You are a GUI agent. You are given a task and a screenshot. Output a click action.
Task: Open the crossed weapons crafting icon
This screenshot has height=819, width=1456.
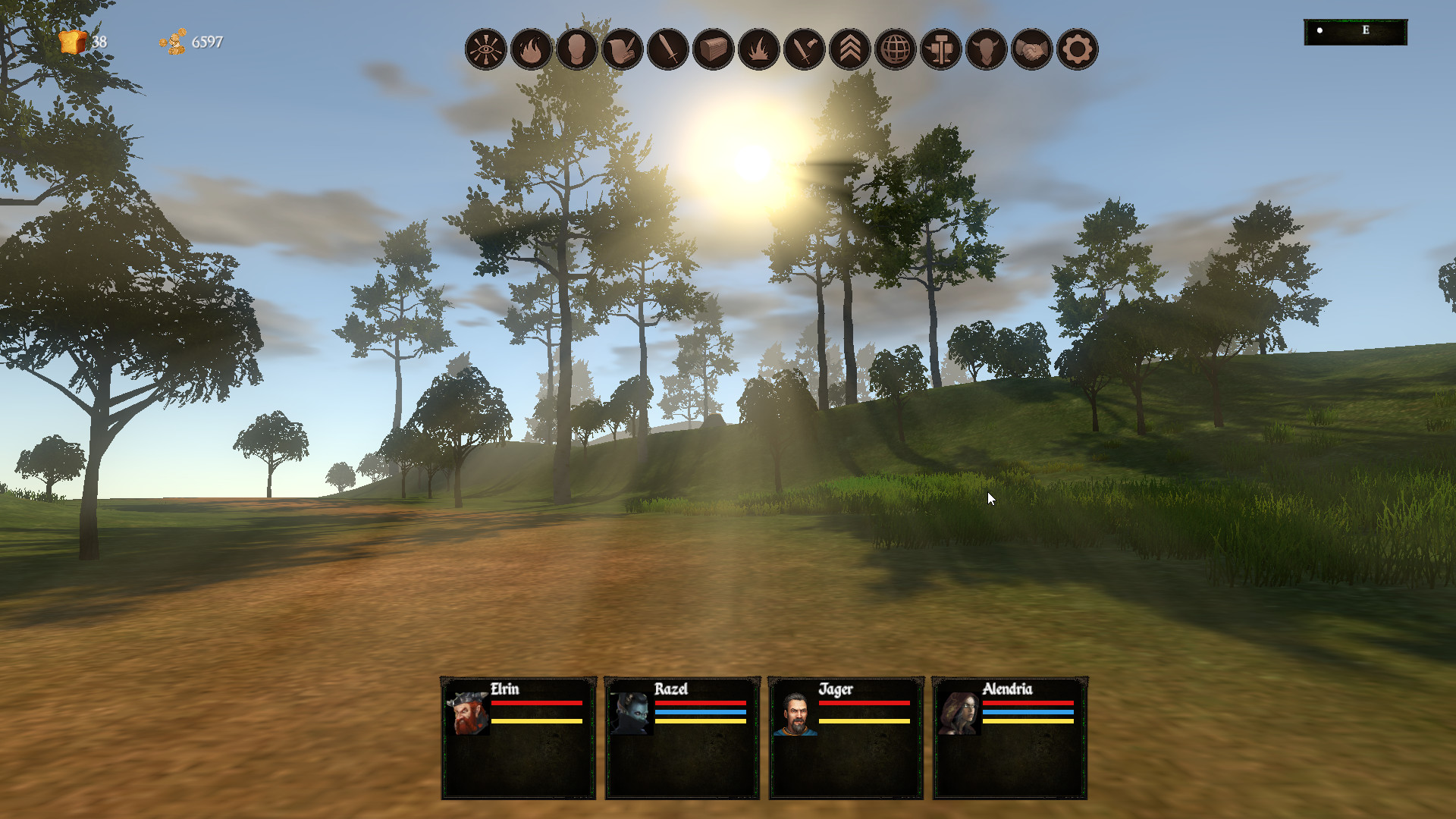(805, 49)
